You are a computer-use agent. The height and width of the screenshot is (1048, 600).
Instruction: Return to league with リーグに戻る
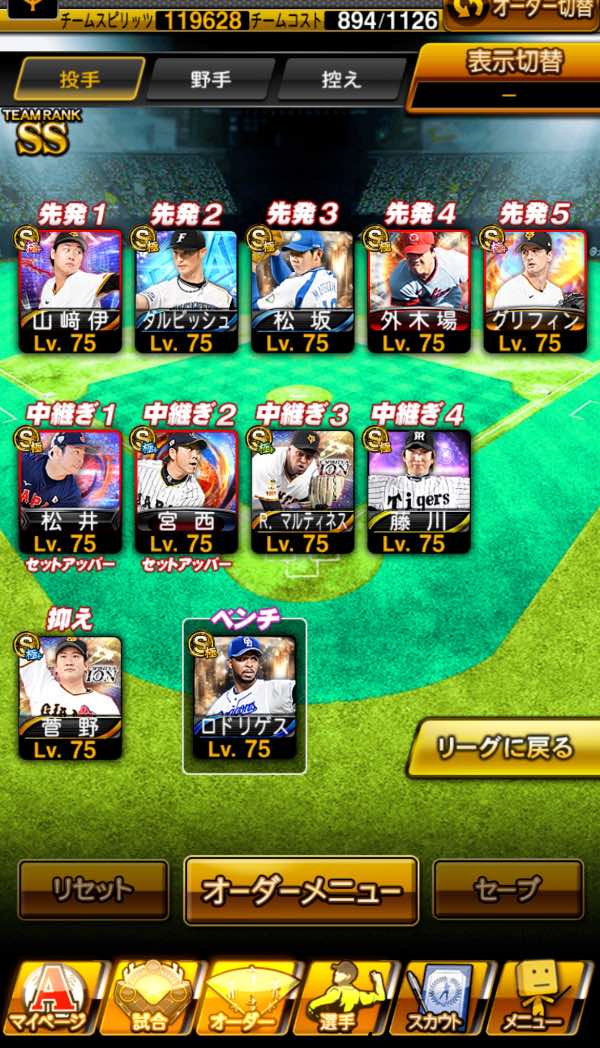coord(505,746)
